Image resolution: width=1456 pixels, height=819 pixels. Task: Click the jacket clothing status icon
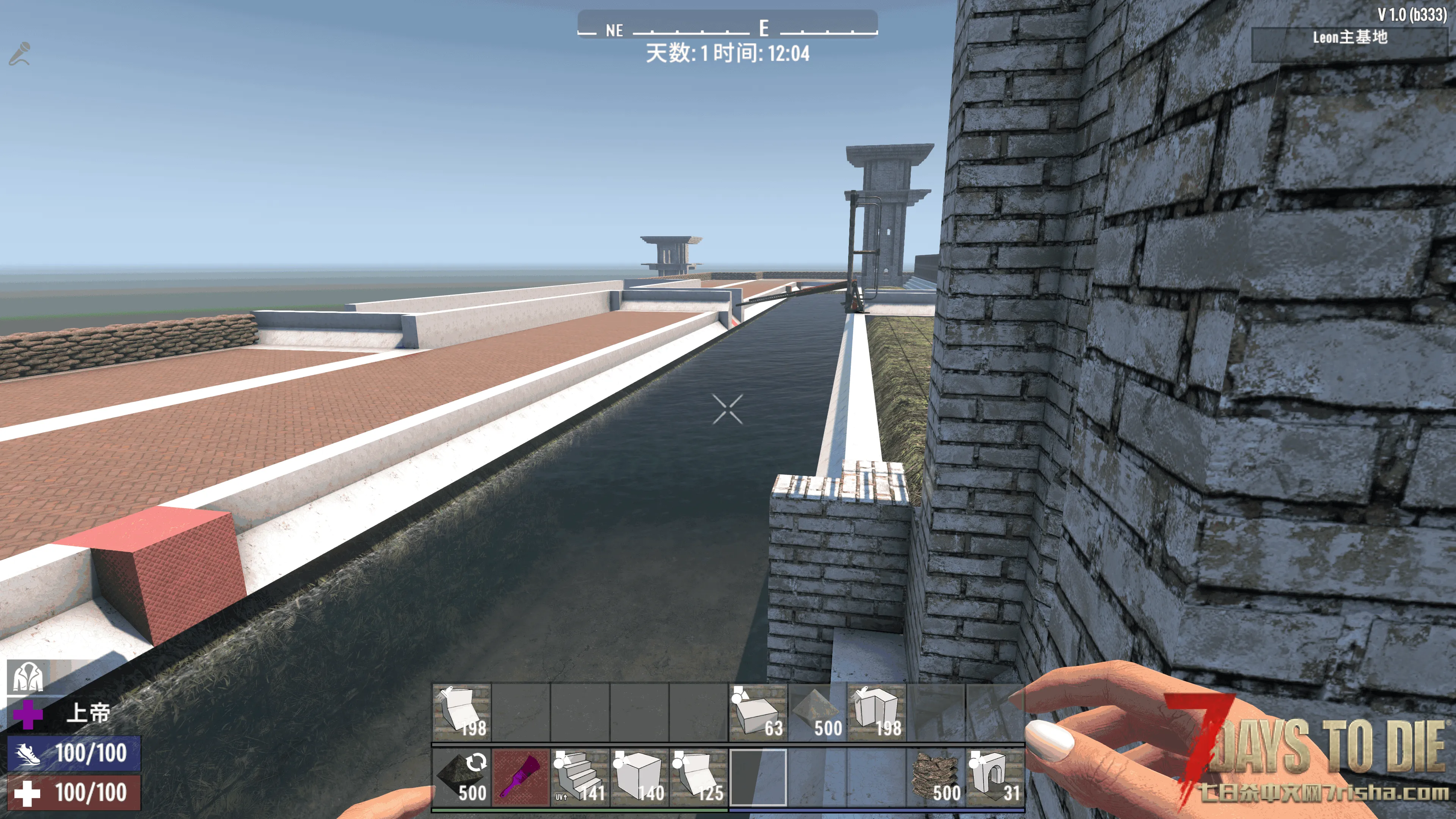coord(27,676)
